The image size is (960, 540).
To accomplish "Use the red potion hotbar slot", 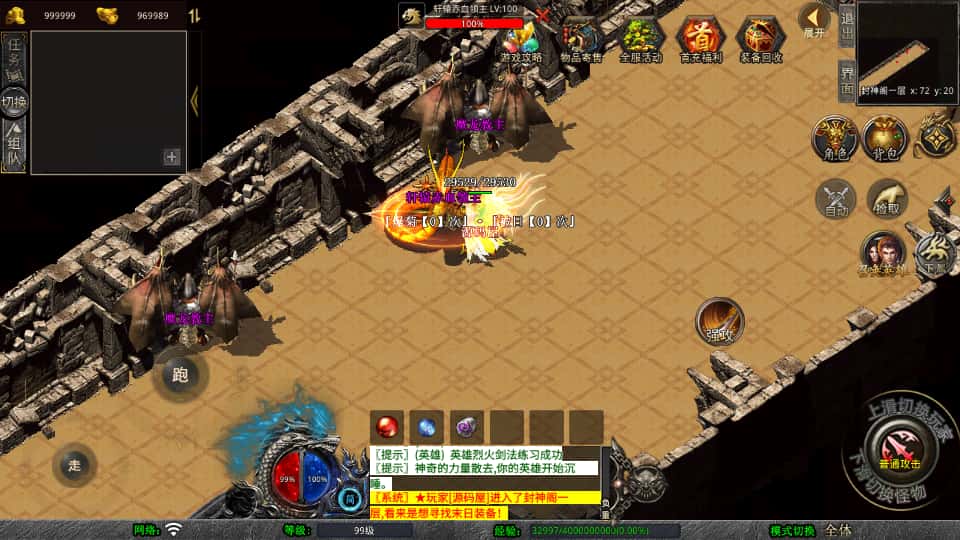I will click(389, 426).
